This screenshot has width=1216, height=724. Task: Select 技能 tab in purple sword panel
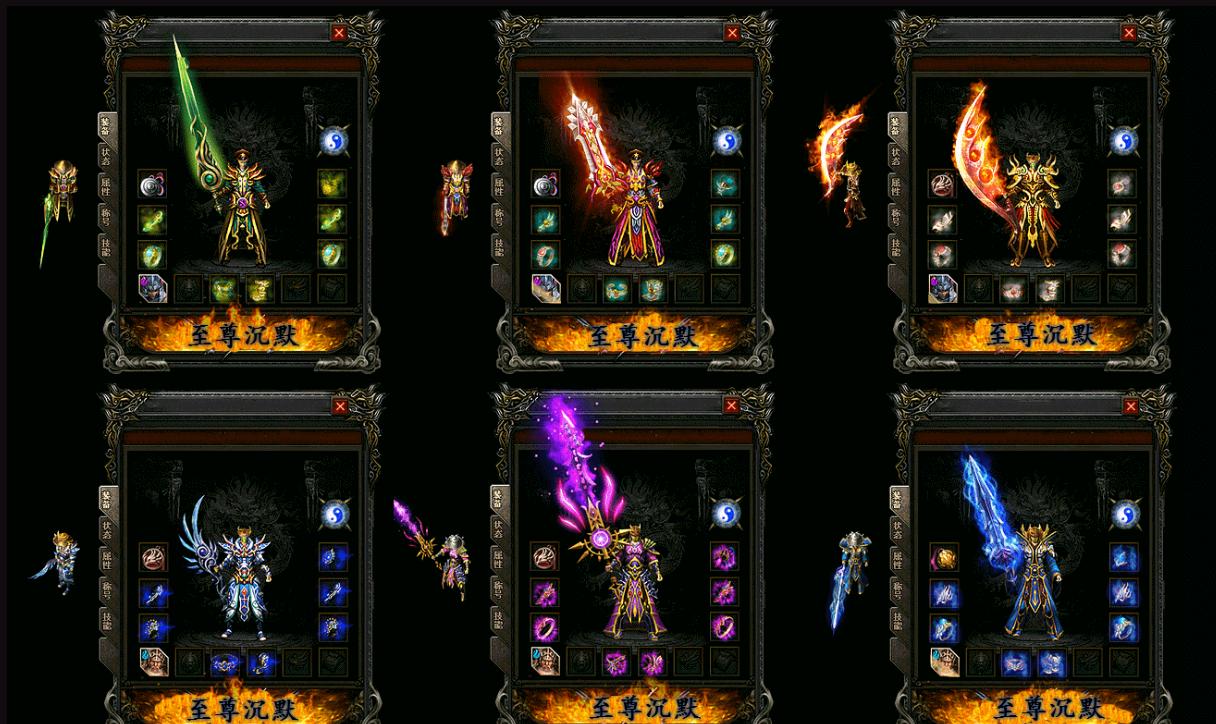[498, 621]
